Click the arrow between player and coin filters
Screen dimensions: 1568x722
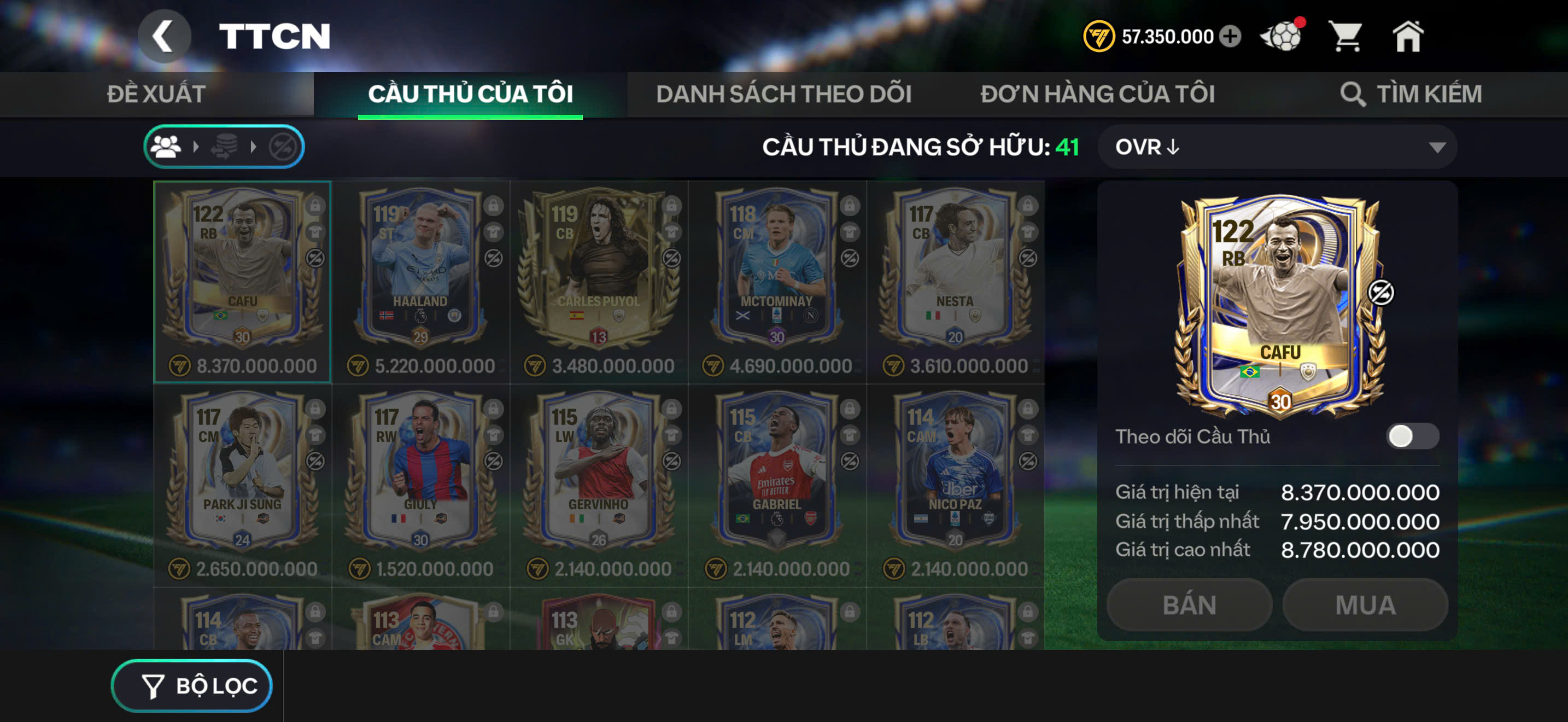coord(196,147)
